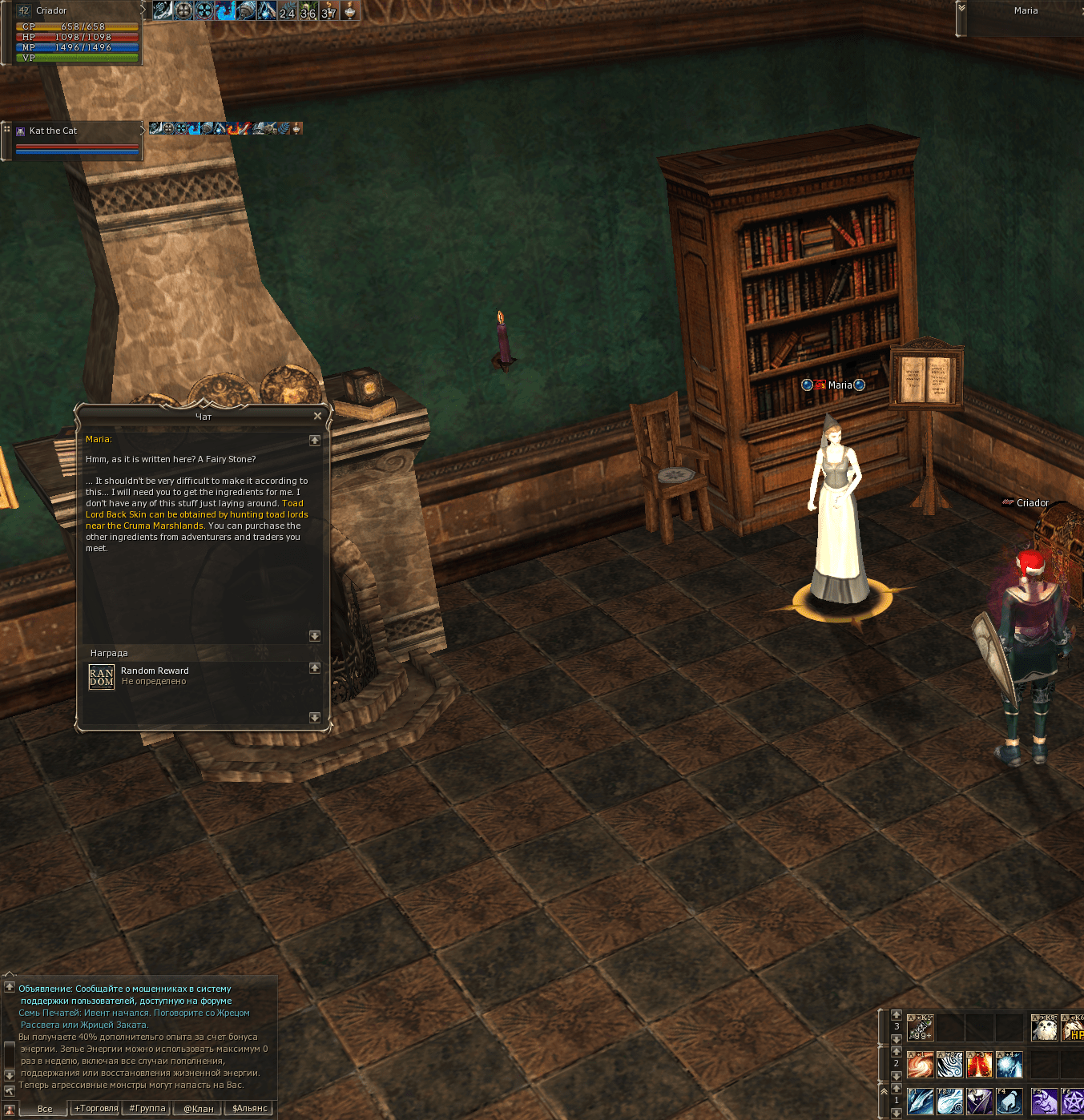Activate the white wind swirl skill
This screenshot has height=1120, width=1084.
pyautogui.click(x=950, y=1065)
